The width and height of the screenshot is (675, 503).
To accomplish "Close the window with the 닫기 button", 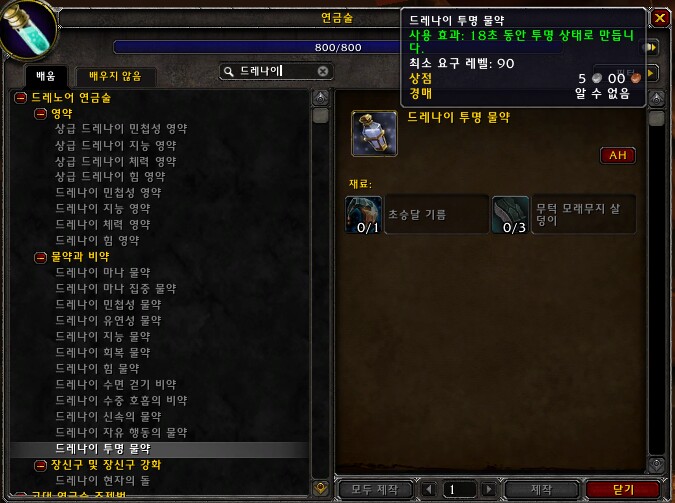I will coord(623,489).
